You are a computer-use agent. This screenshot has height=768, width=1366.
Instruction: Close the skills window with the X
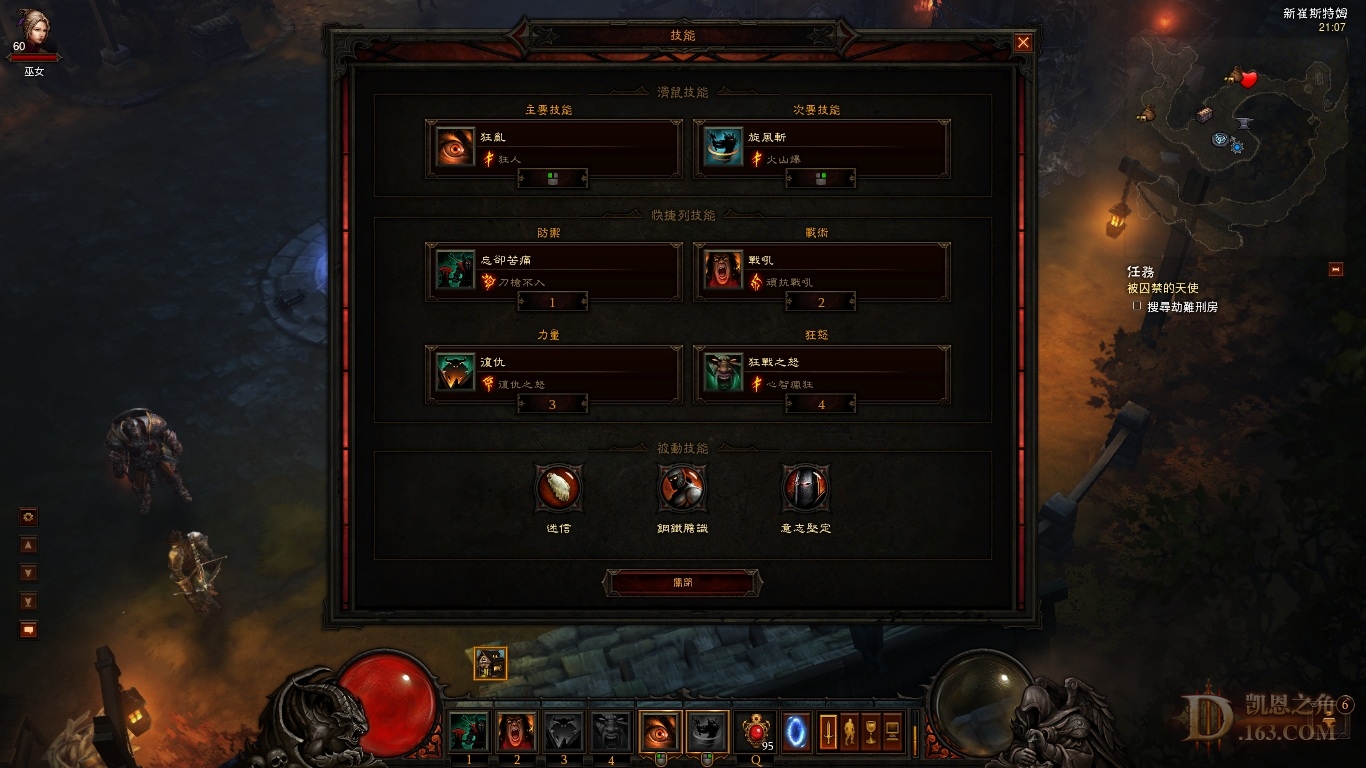point(1023,42)
